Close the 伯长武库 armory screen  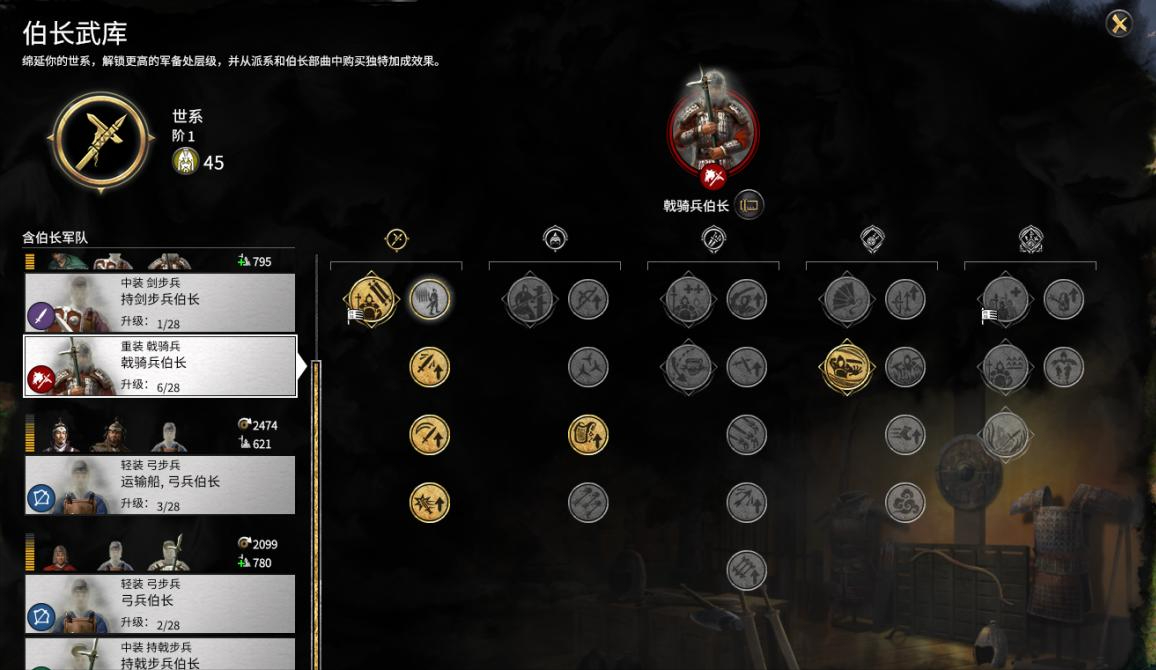coord(1119,24)
